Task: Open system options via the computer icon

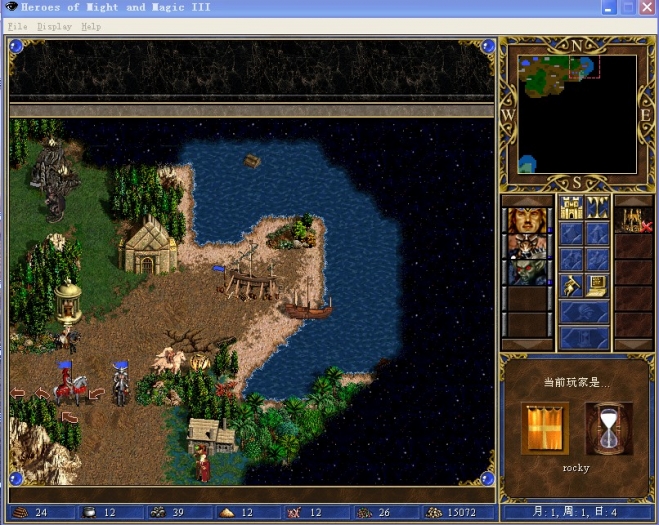Action: [x=598, y=286]
